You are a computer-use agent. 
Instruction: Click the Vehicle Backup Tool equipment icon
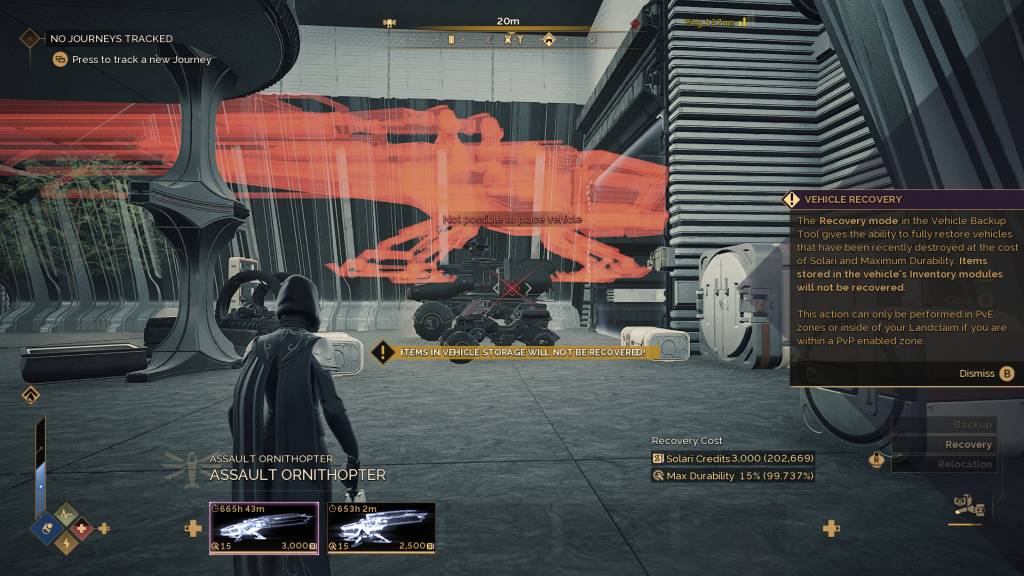[x=967, y=506]
